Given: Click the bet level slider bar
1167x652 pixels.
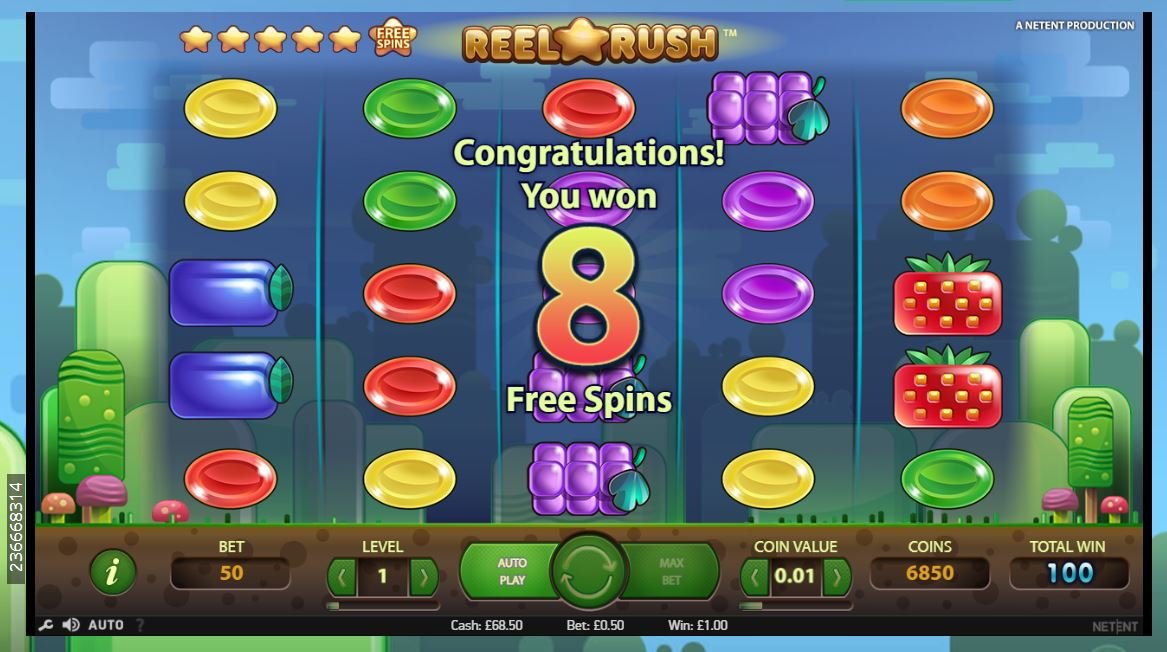Looking at the screenshot, I should pyautogui.click(x=383, y=605).
